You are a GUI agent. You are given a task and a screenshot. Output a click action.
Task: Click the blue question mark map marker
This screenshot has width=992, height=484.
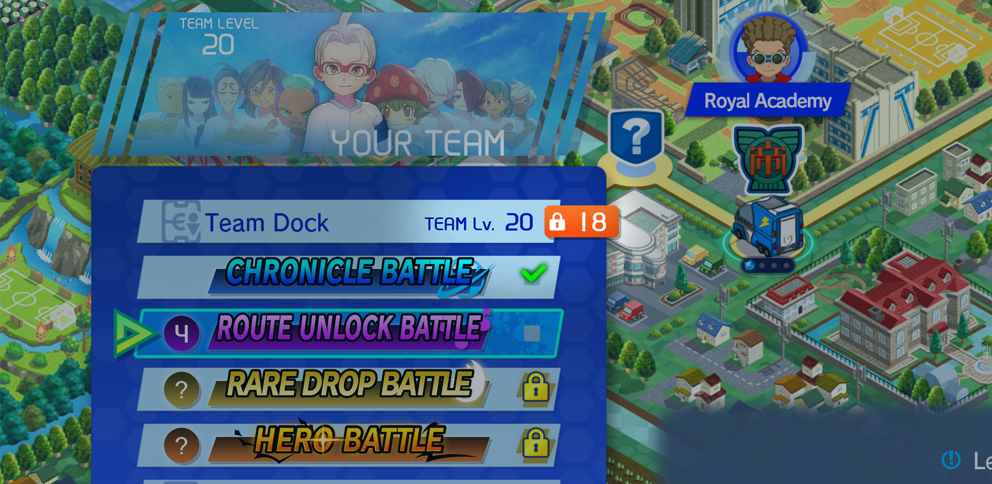coord(635,138)
